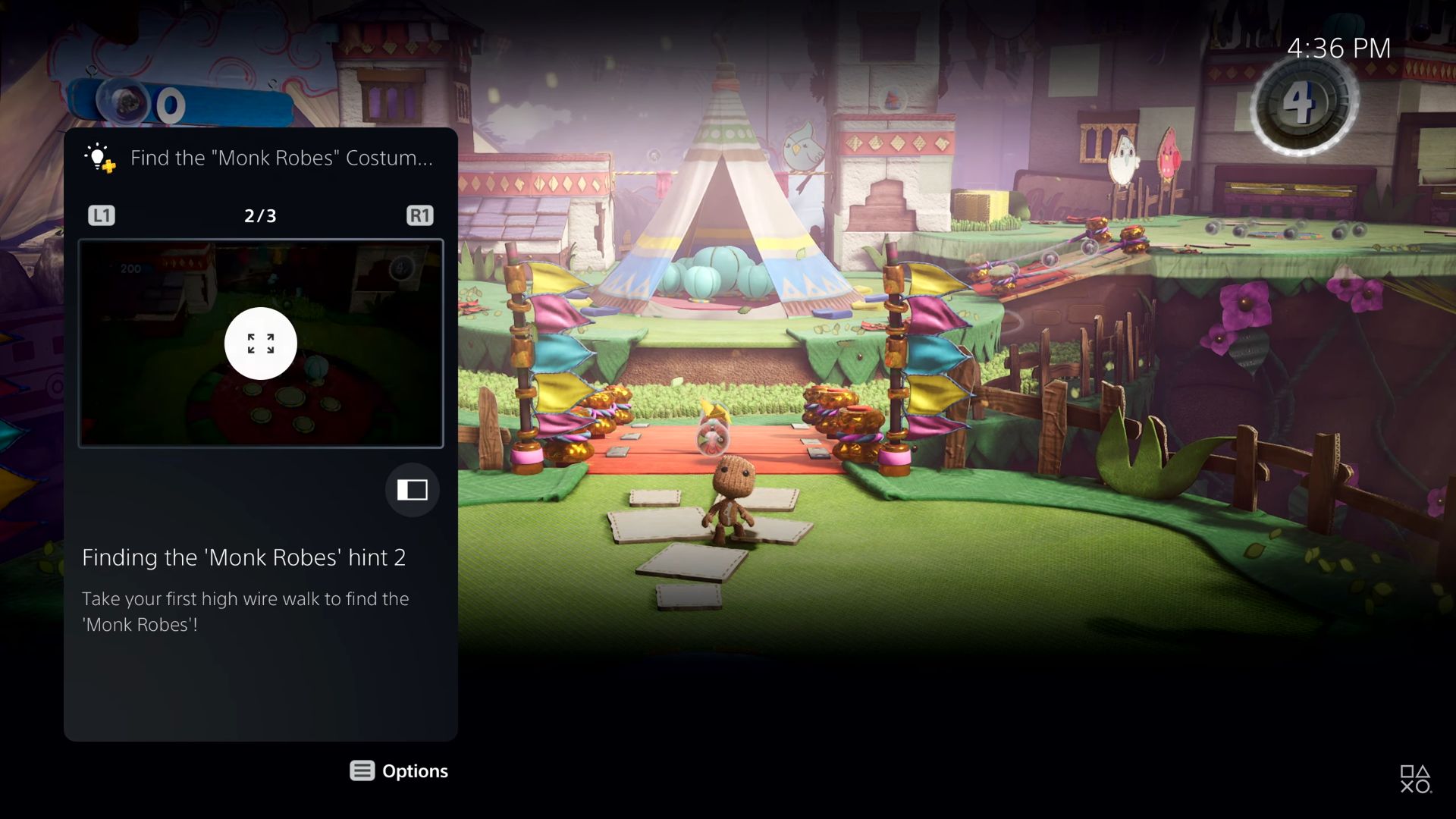Toggle the side-by-side pin view button
The width and height of the screenshot is (1456, 819).
412,490
